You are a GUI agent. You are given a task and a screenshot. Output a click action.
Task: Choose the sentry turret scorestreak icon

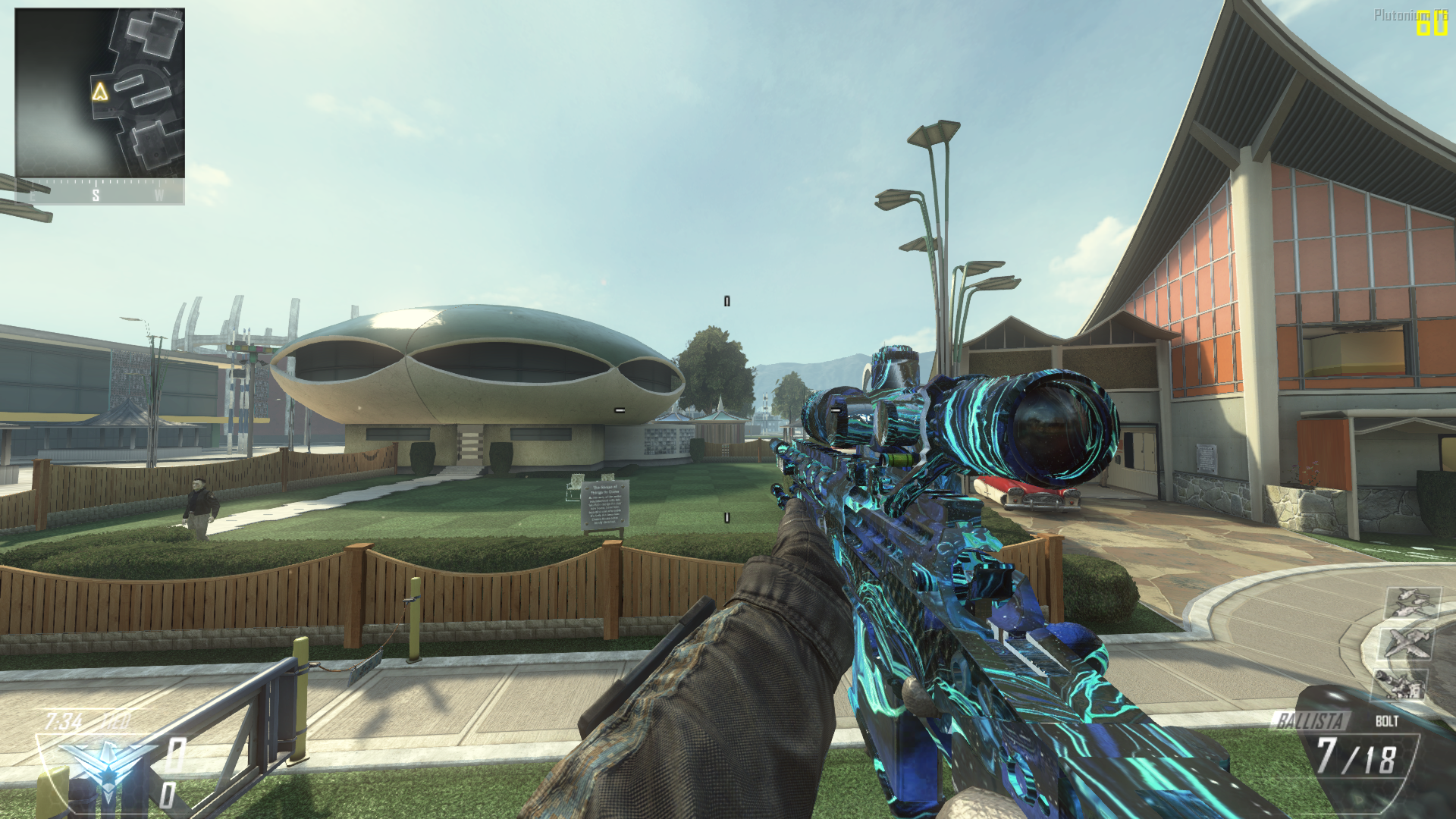(x=1398, y=685)
